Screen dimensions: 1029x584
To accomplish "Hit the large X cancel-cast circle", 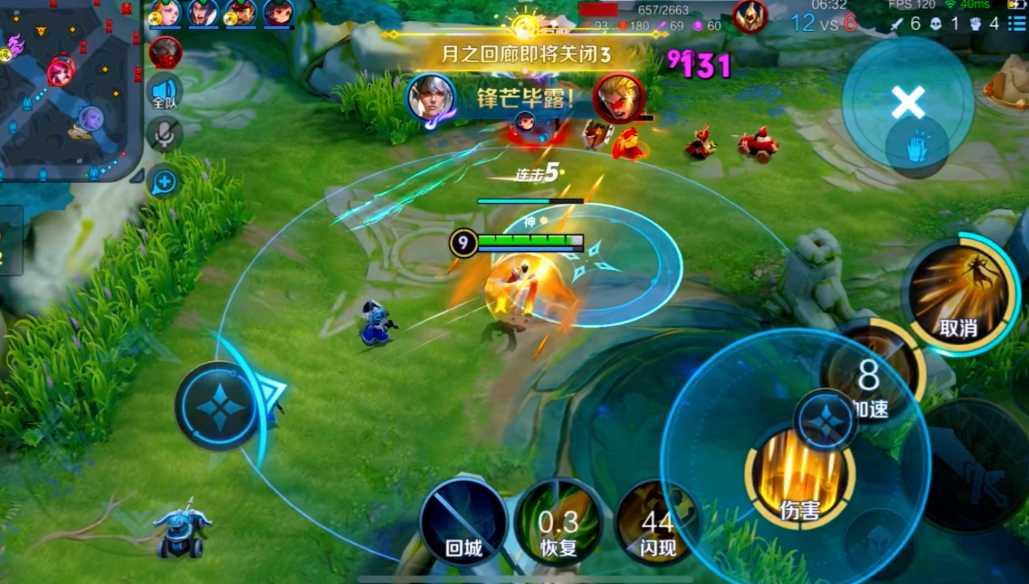I will [907, 102].
